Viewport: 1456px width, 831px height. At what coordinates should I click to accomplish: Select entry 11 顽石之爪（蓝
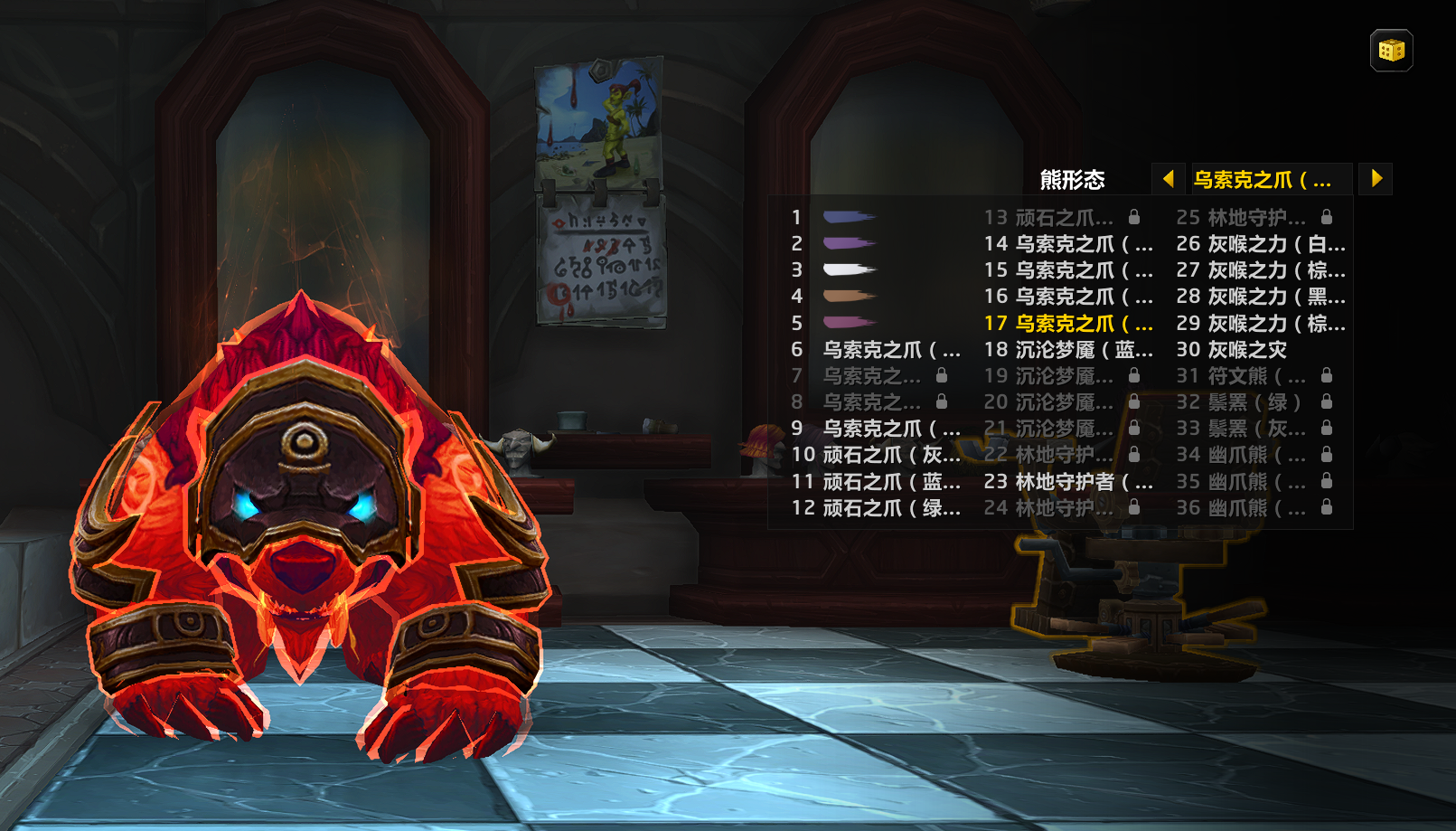[x=890, y=481]
